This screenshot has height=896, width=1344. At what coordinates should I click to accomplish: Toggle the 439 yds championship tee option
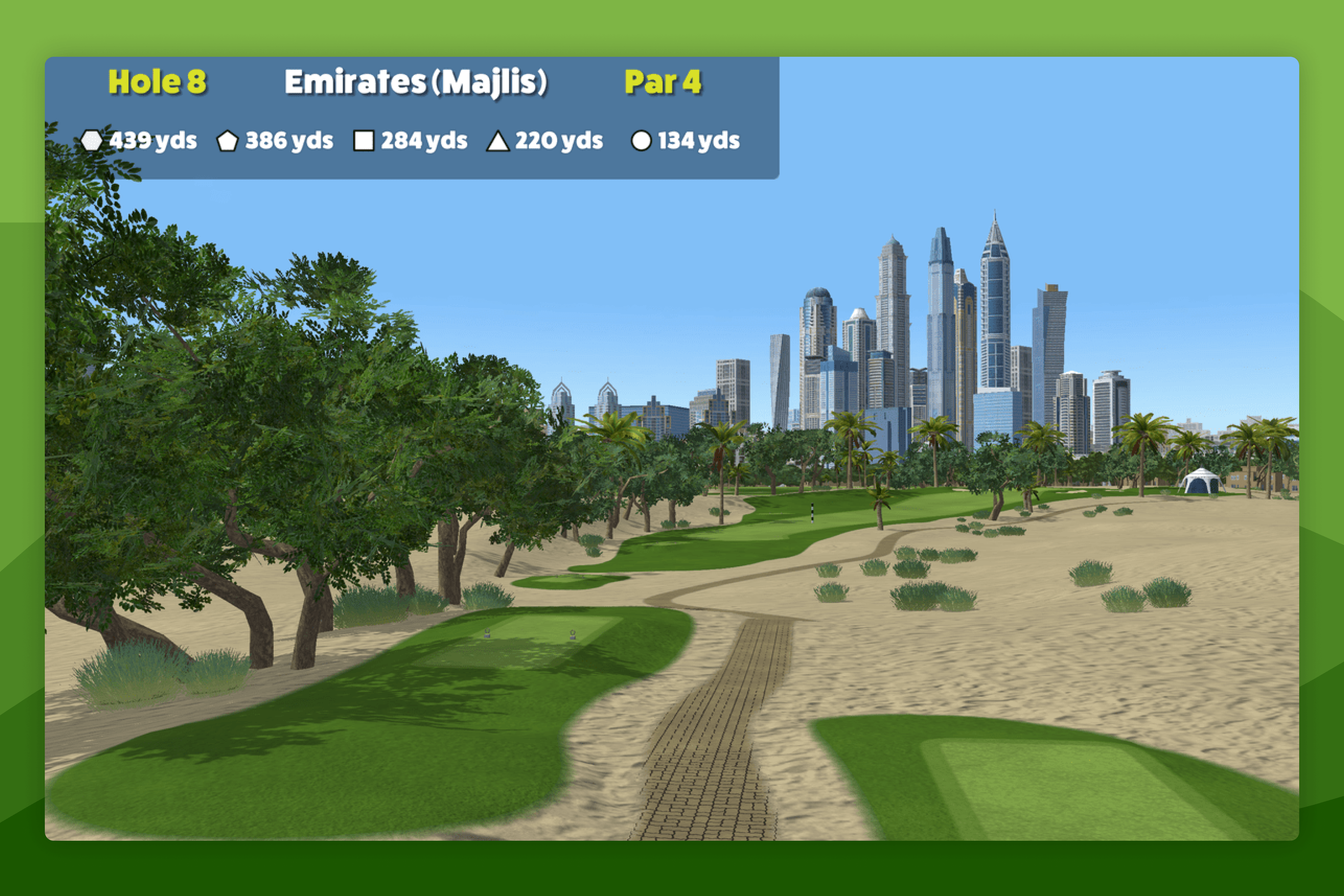[154, 140]
